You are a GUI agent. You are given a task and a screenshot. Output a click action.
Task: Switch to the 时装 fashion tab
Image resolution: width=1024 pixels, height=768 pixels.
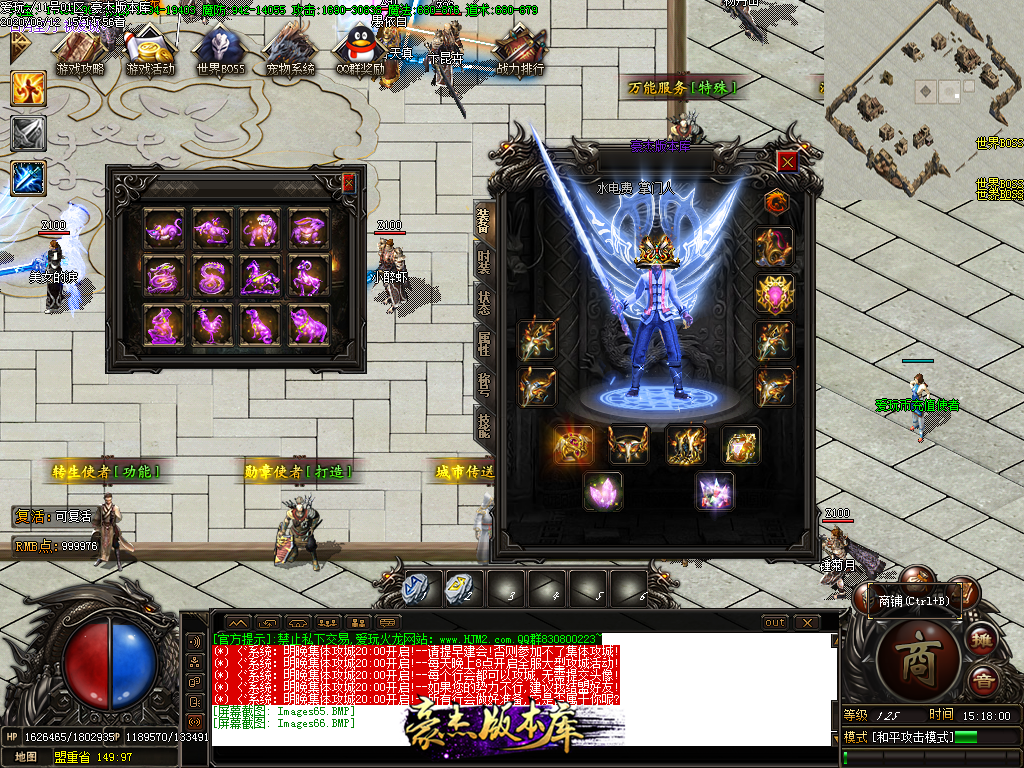pos(483,262)
